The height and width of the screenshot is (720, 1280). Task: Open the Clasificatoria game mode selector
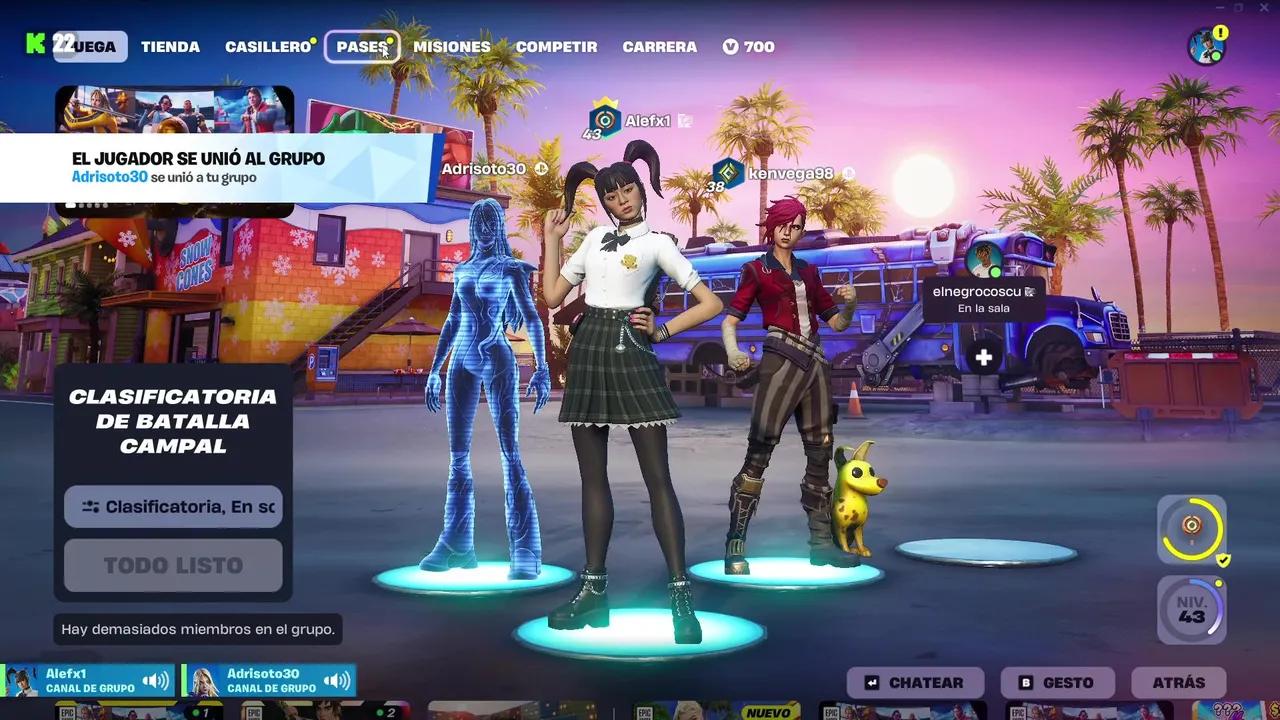point(172,507)
